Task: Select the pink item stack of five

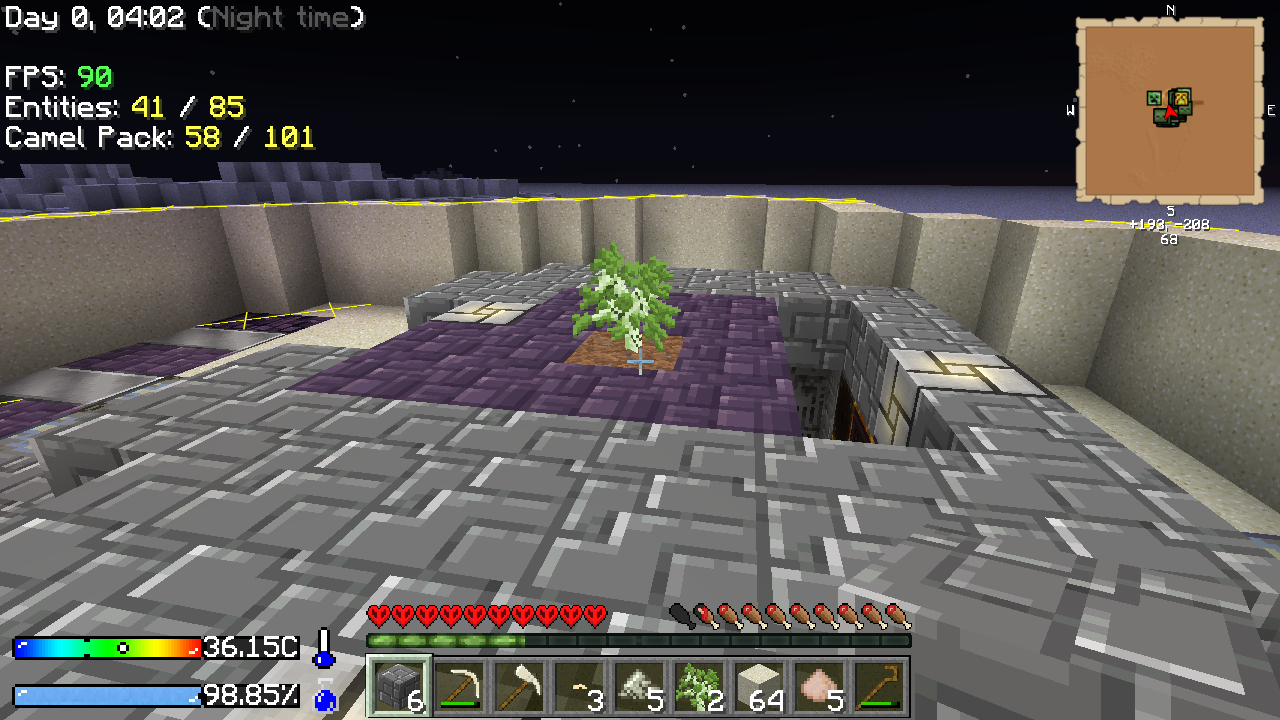Action: tap(820, 686)
